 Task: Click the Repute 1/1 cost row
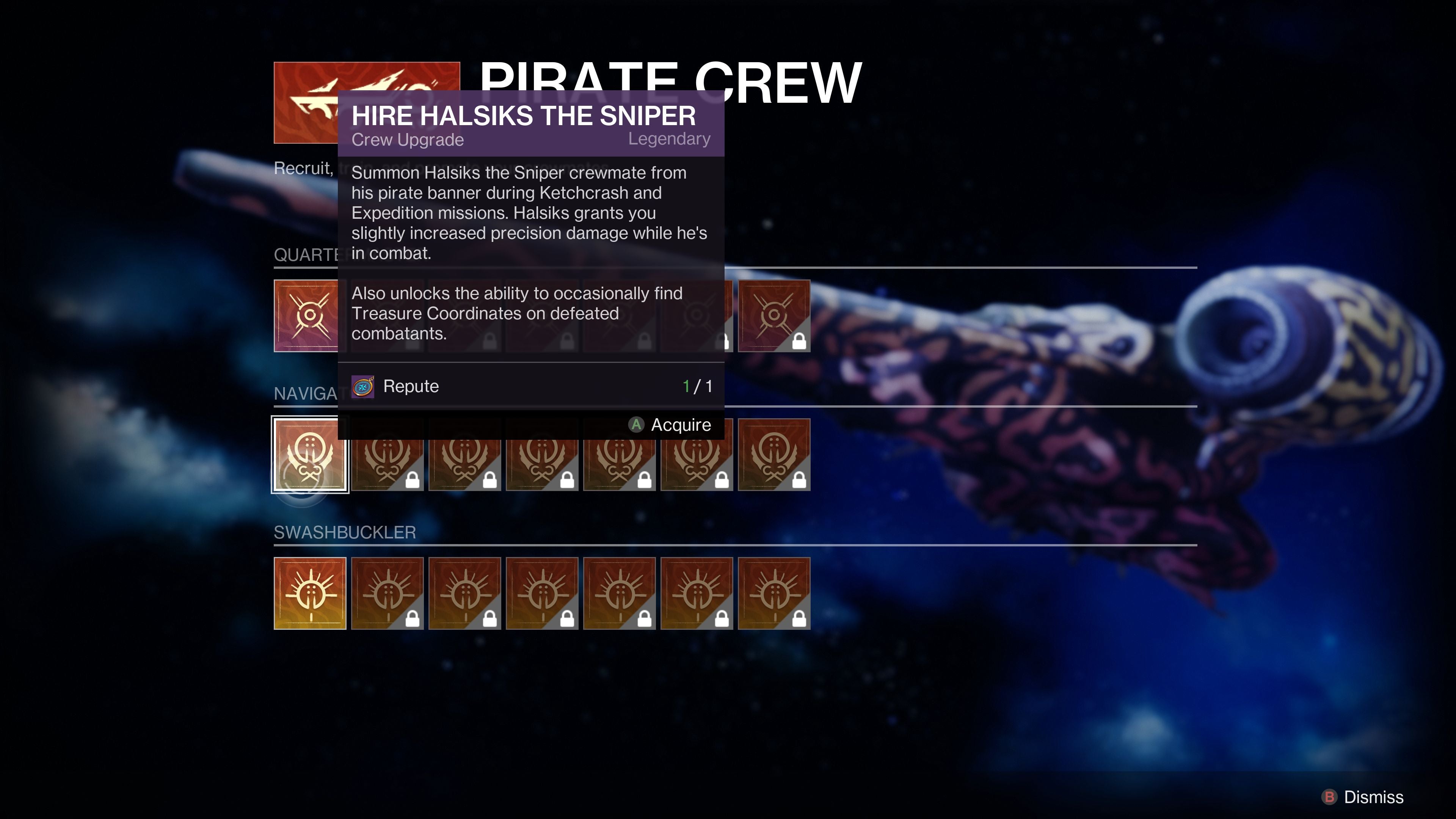[x=531, y=386]
